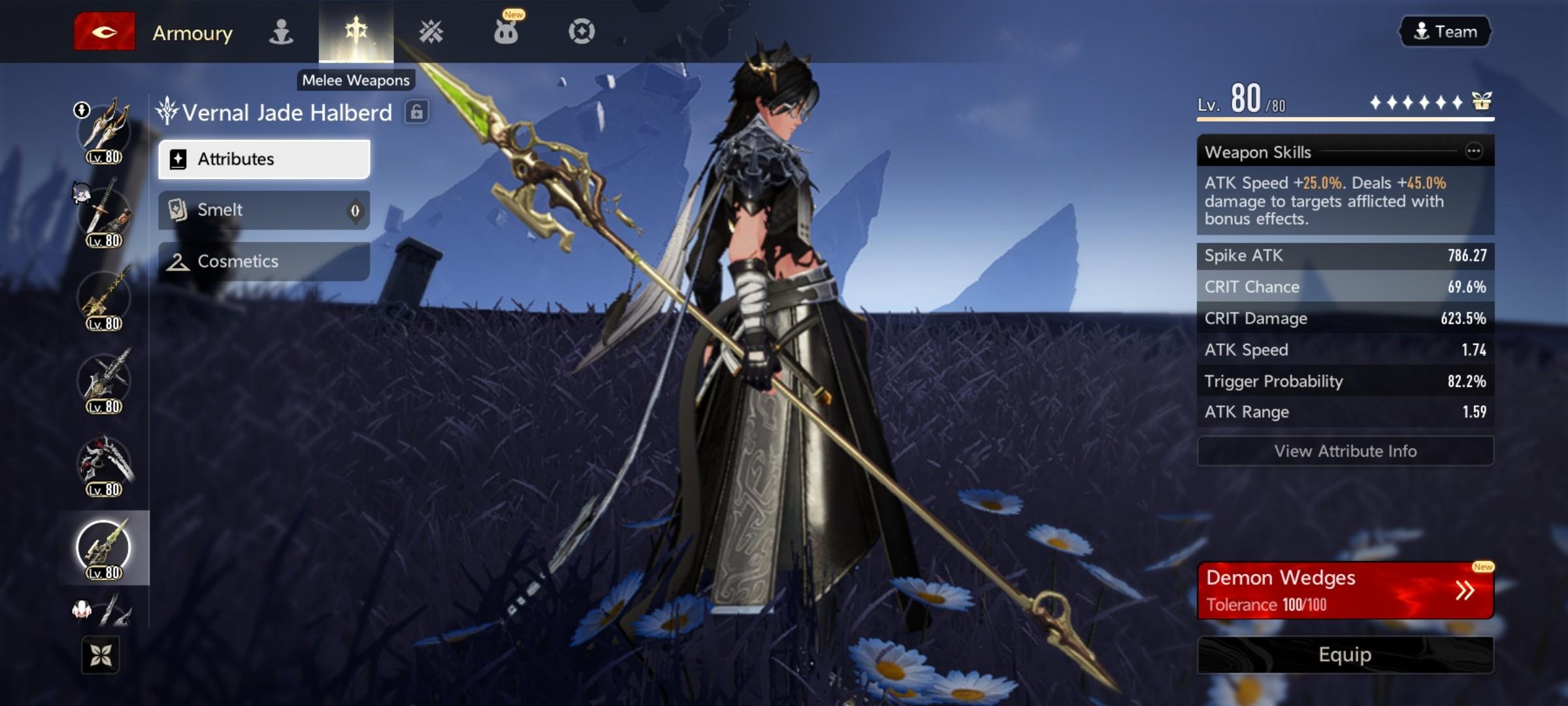Viewport: 1568px width, 706px height.
Task: Show the Attributes section
Action: tap(264, 159)
